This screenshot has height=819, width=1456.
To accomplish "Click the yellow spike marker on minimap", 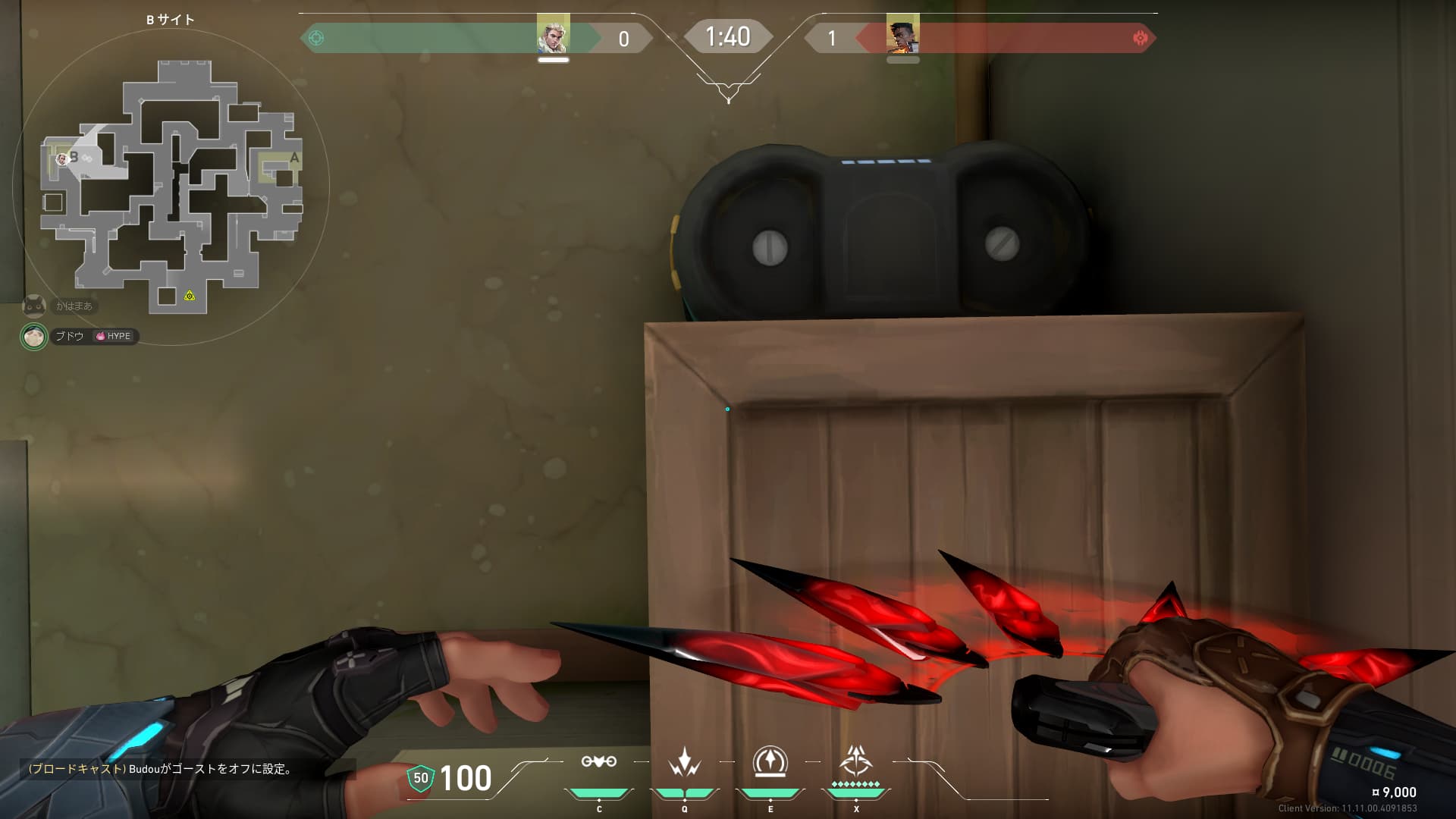I will click(190, 296).
